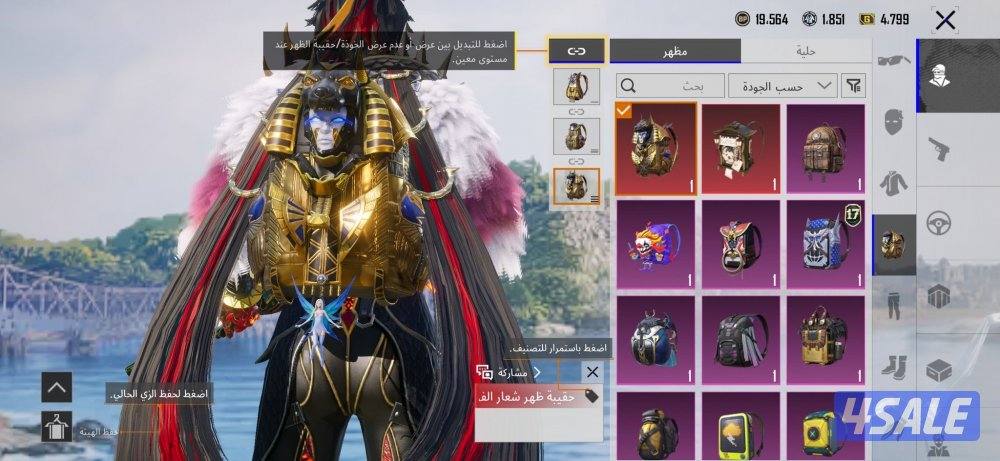Open the filter funnel options

[x=853, y=86]
